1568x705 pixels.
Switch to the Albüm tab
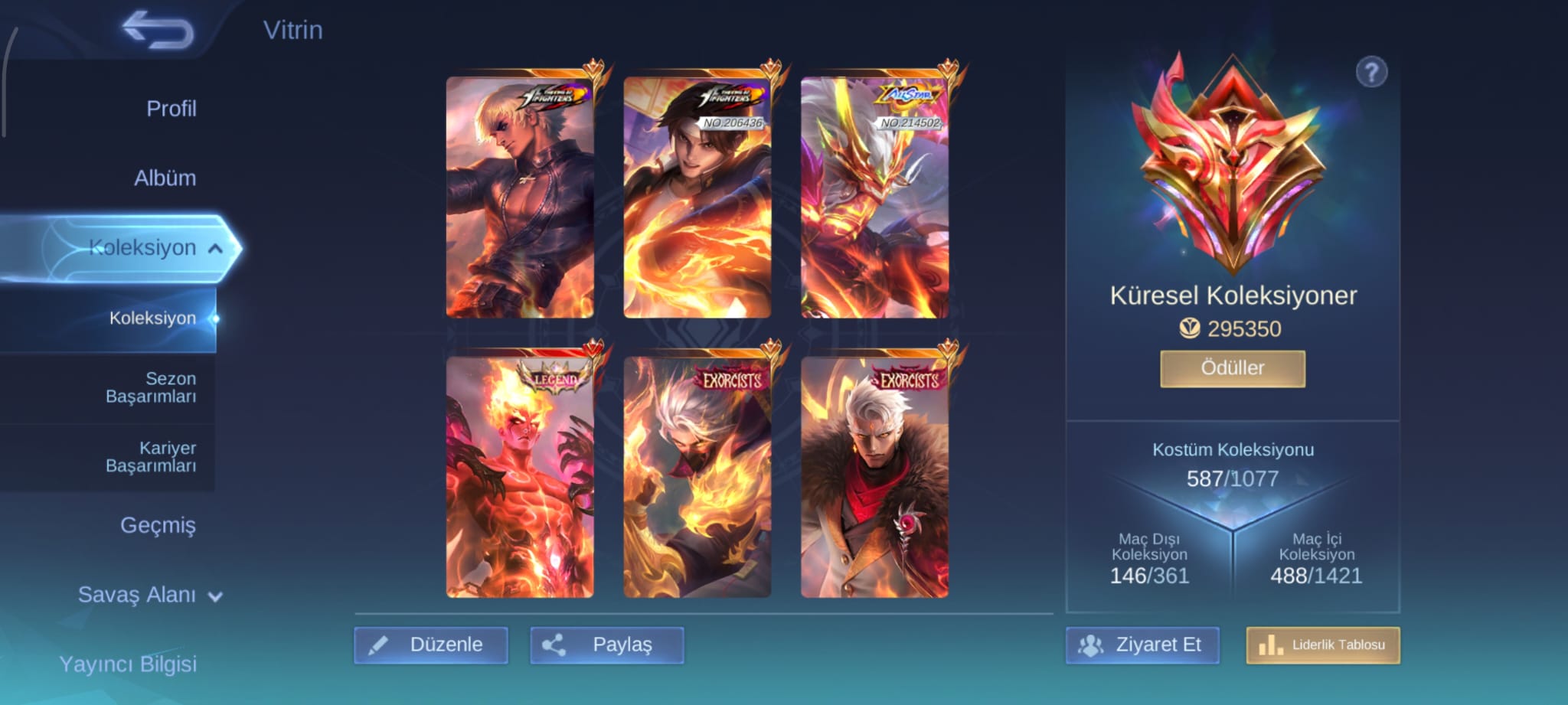[x=165, y=178]
